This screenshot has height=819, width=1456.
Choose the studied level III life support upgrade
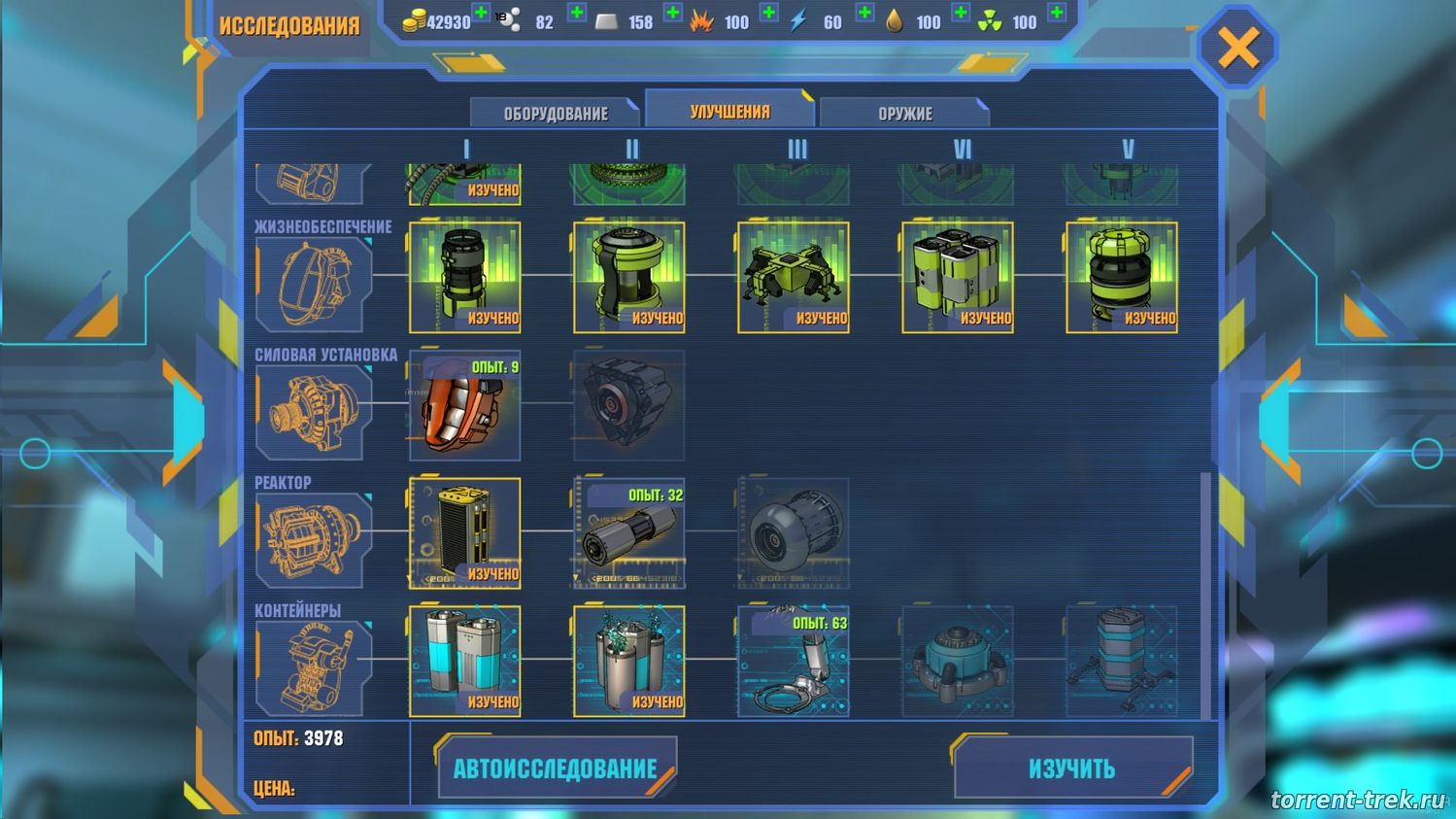pos(793,277)
